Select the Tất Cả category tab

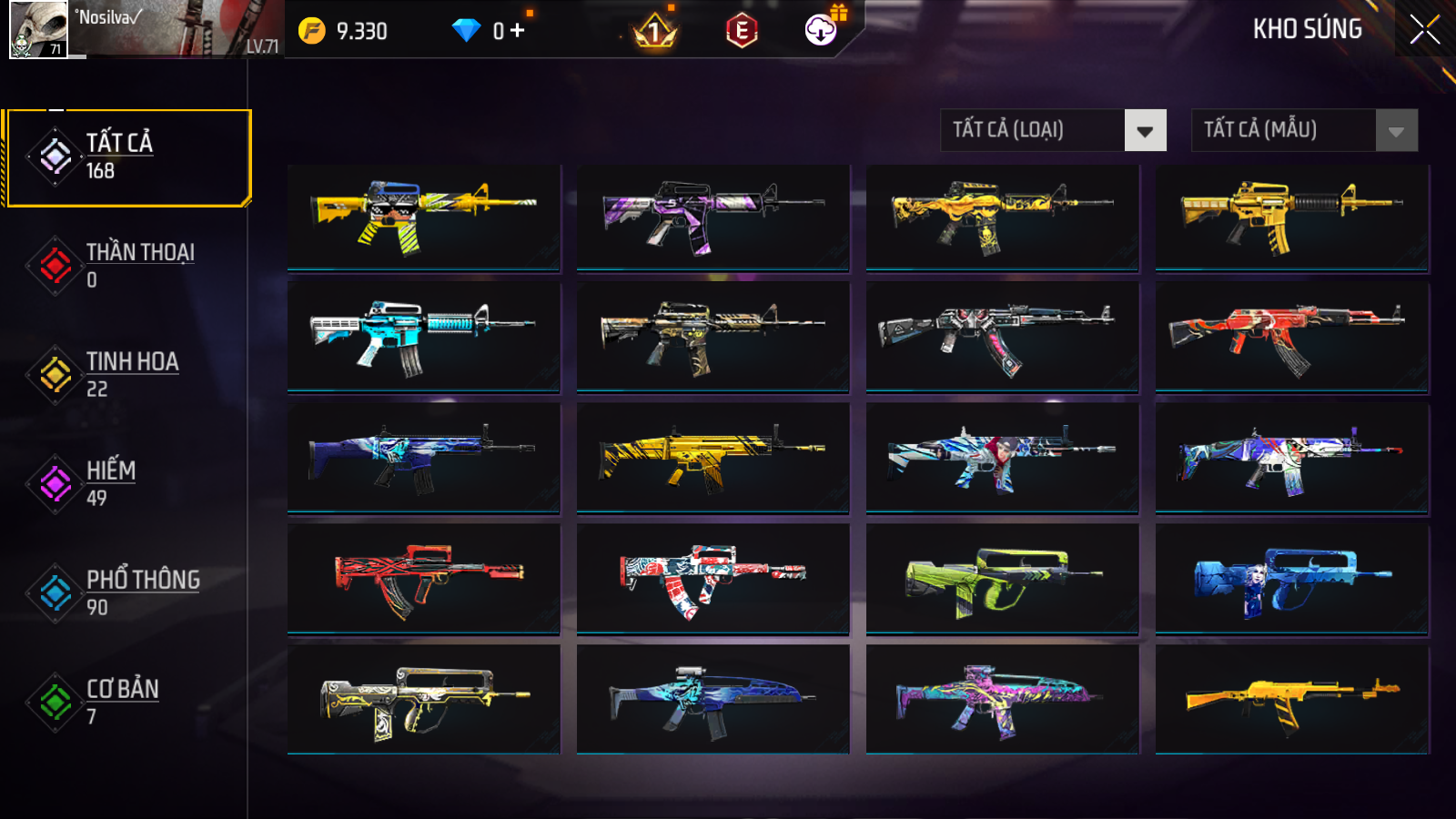127,157
